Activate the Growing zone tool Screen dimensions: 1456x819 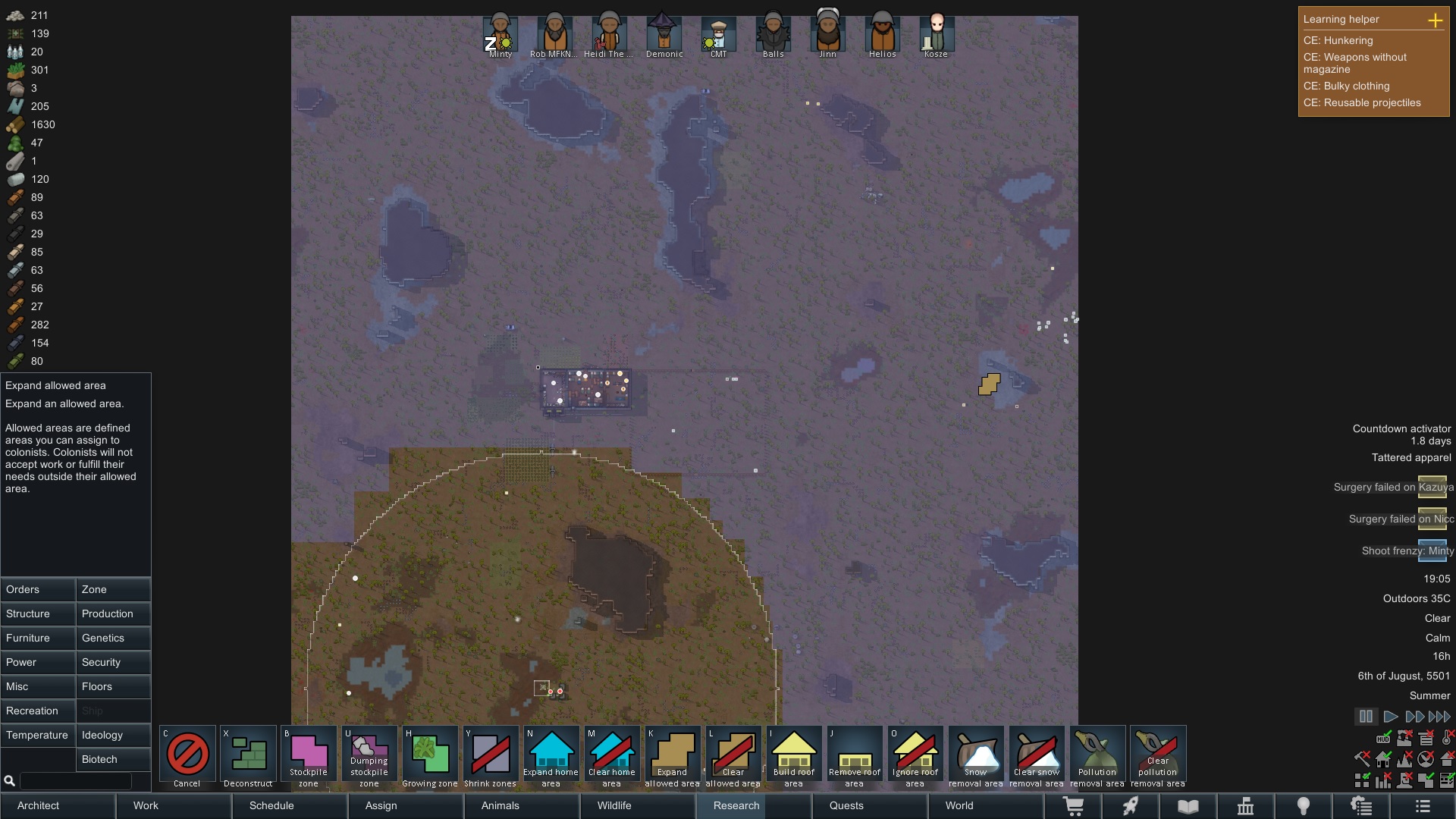[430, 757]
